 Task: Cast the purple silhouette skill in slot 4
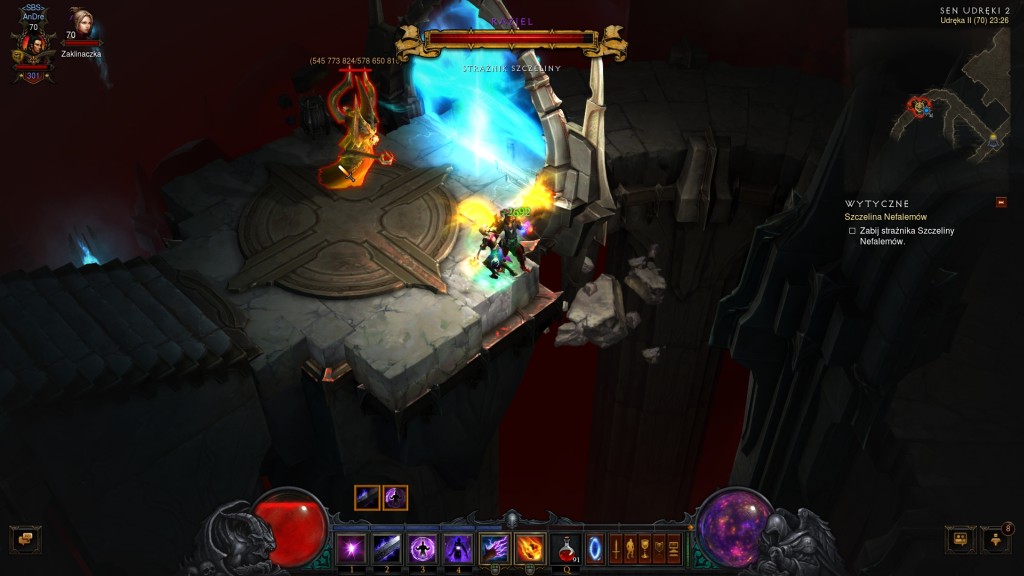pyautogui.click(x=458, y=548)
